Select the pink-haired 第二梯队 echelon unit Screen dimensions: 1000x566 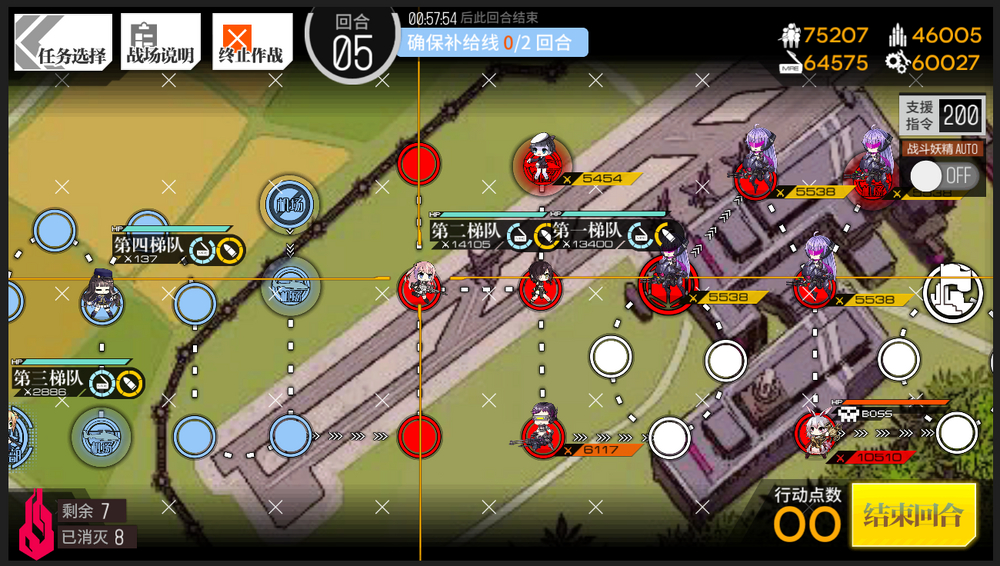[x=420, y=285]
